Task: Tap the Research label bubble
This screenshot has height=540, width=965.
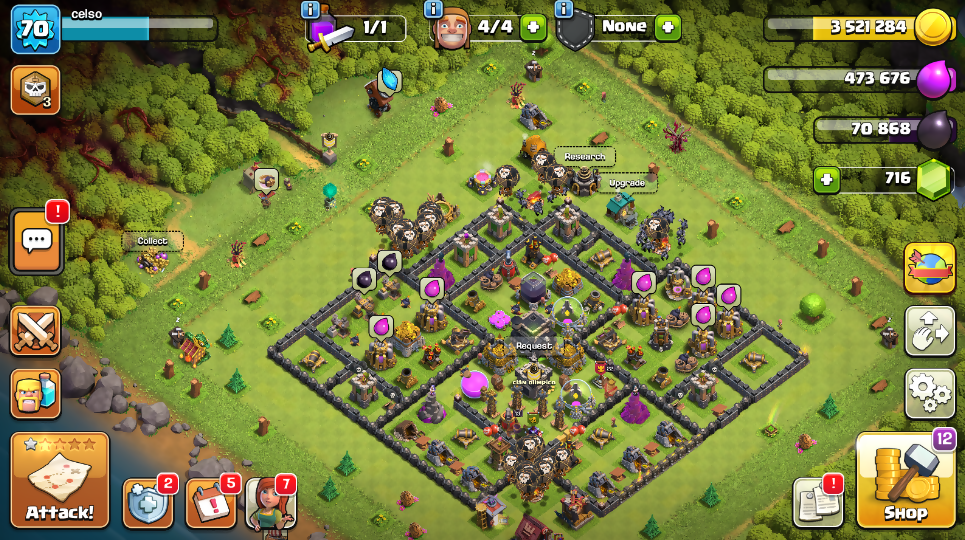Action: 584,157
